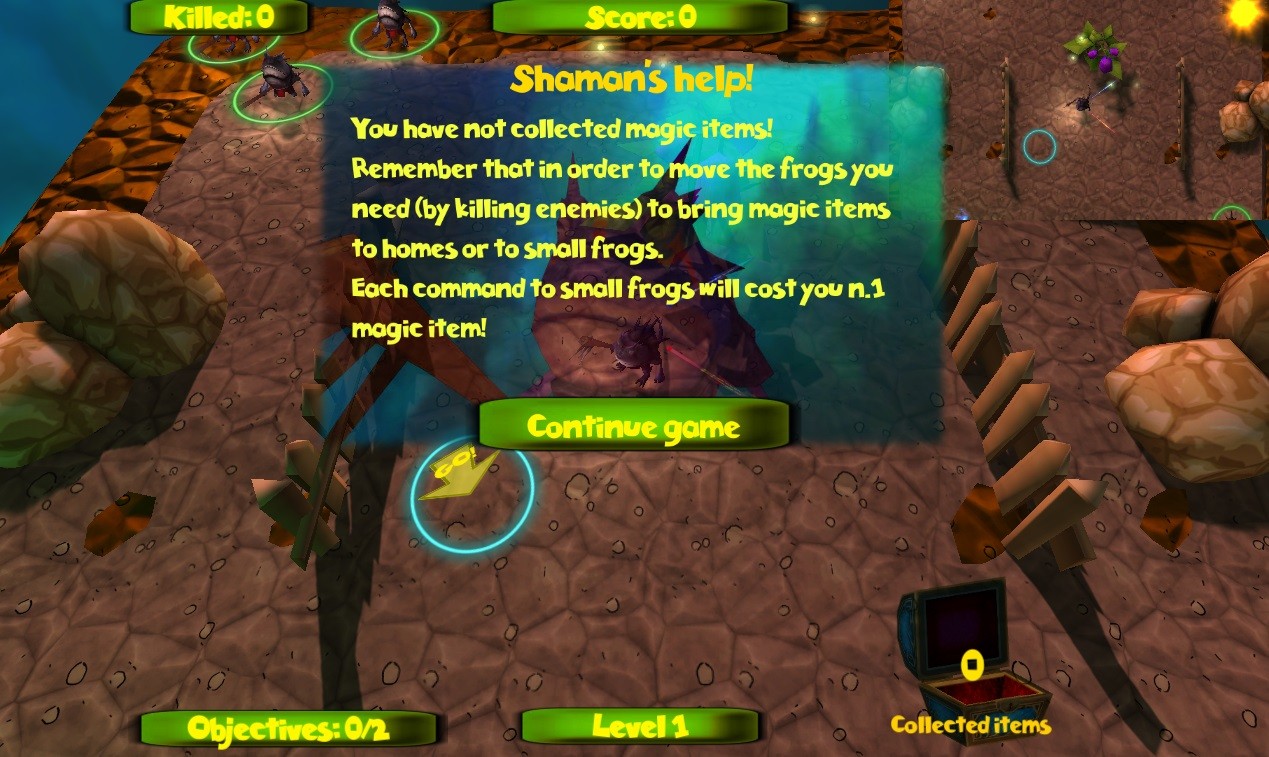Continue the game from Shaman's help
The image size is (1269, 757).
[633, 427]
